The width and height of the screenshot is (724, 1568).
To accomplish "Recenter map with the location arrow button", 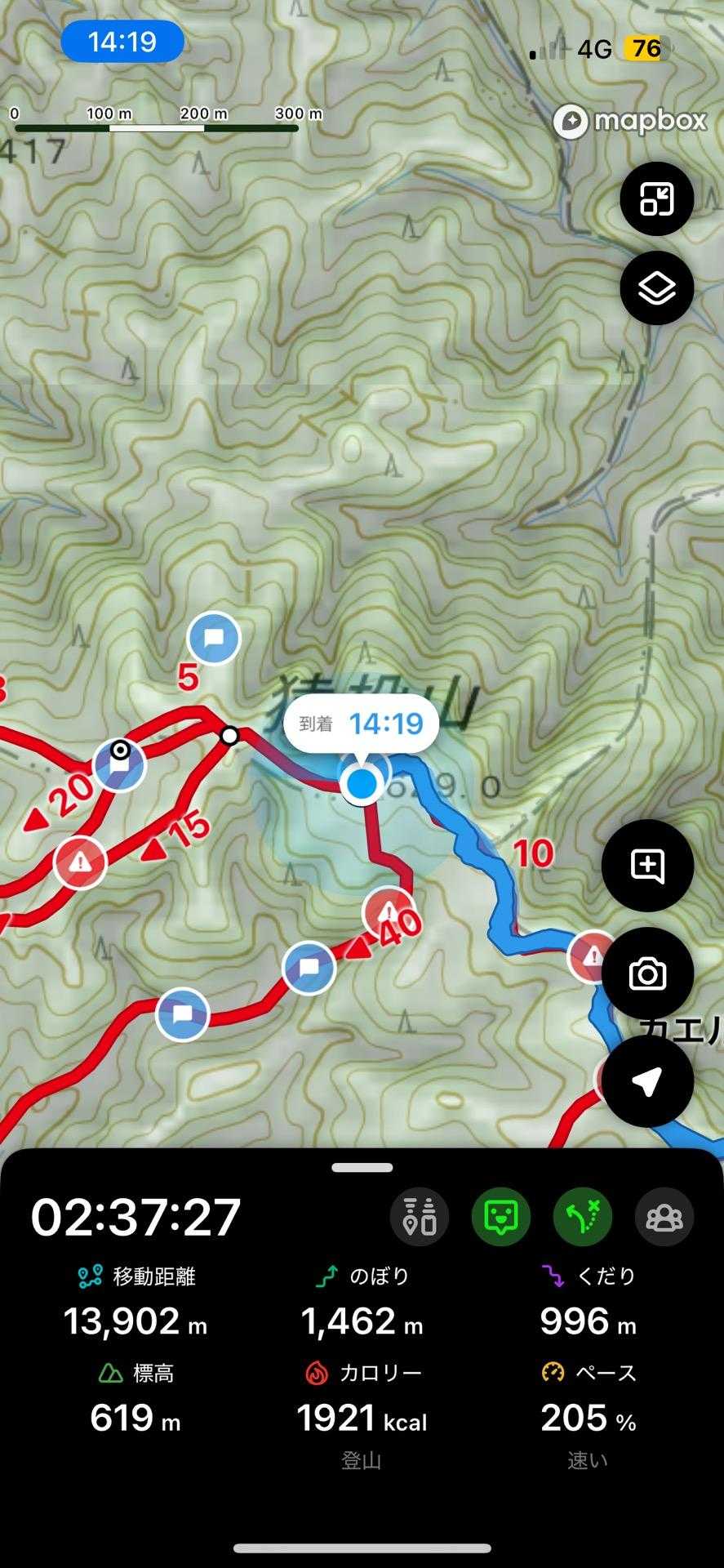I will [x=647, y=1080].
